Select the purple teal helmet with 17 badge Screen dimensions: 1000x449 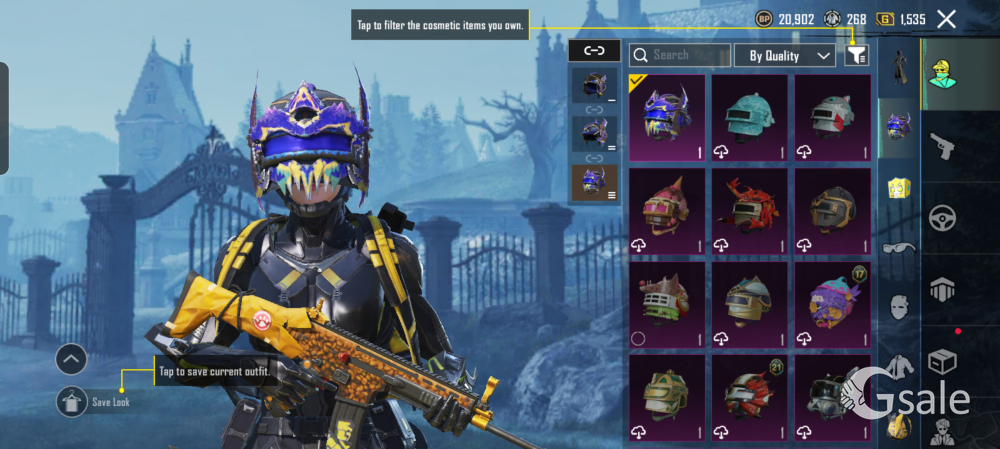point(832,303)
